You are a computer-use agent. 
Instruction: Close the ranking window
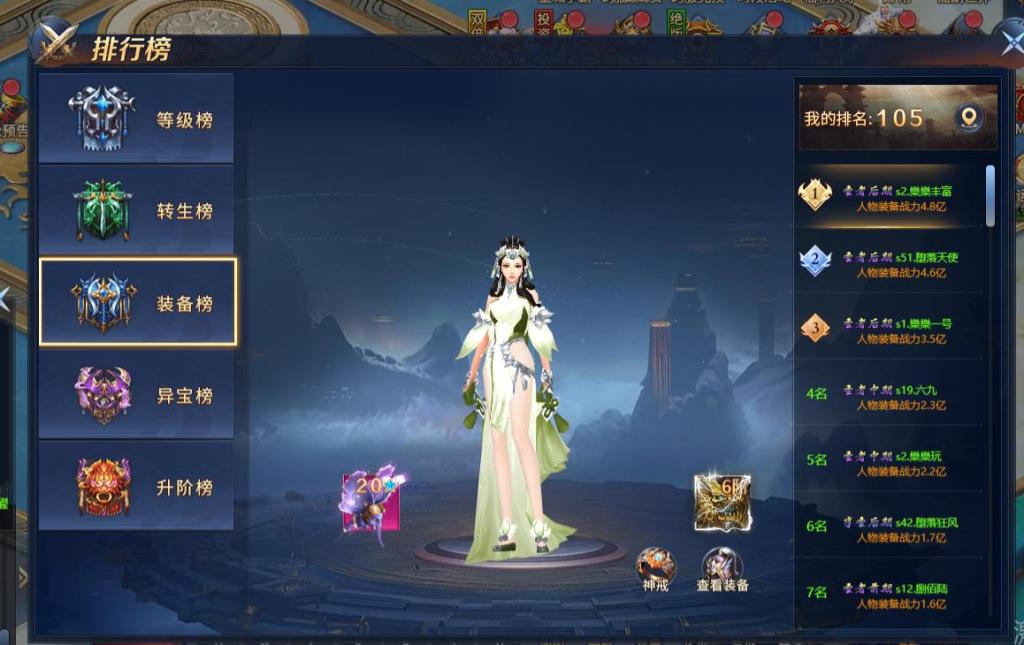[1011, 41]
